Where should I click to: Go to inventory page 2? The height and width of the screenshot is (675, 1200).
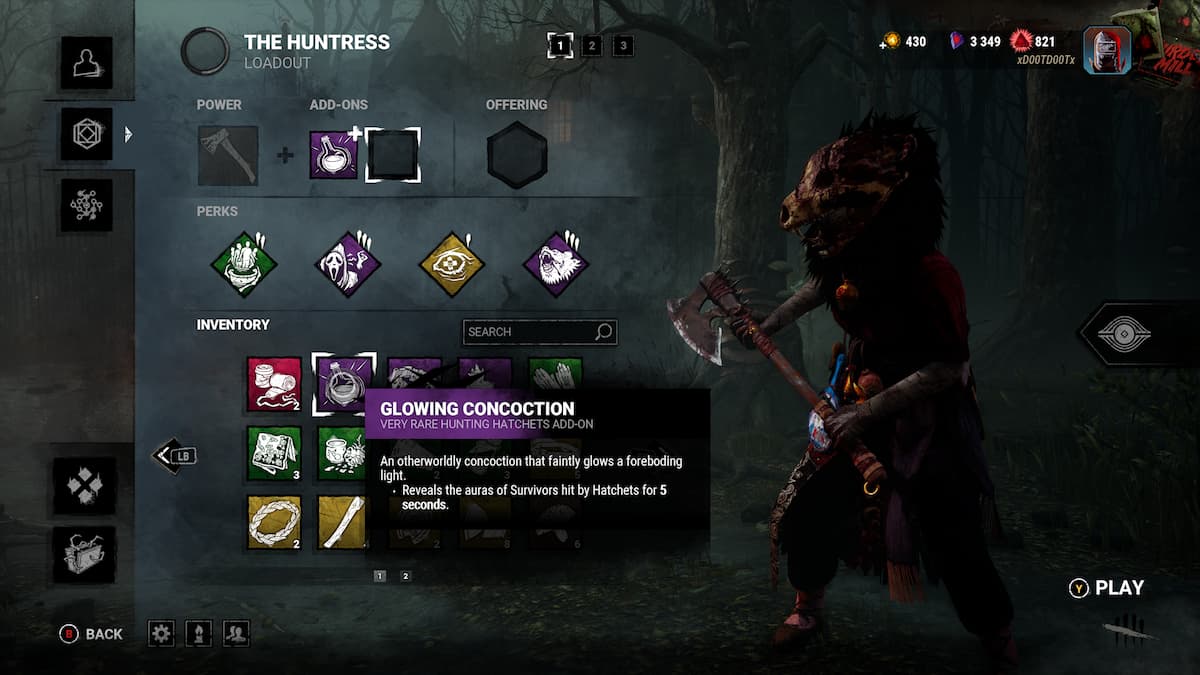point(405,576)
